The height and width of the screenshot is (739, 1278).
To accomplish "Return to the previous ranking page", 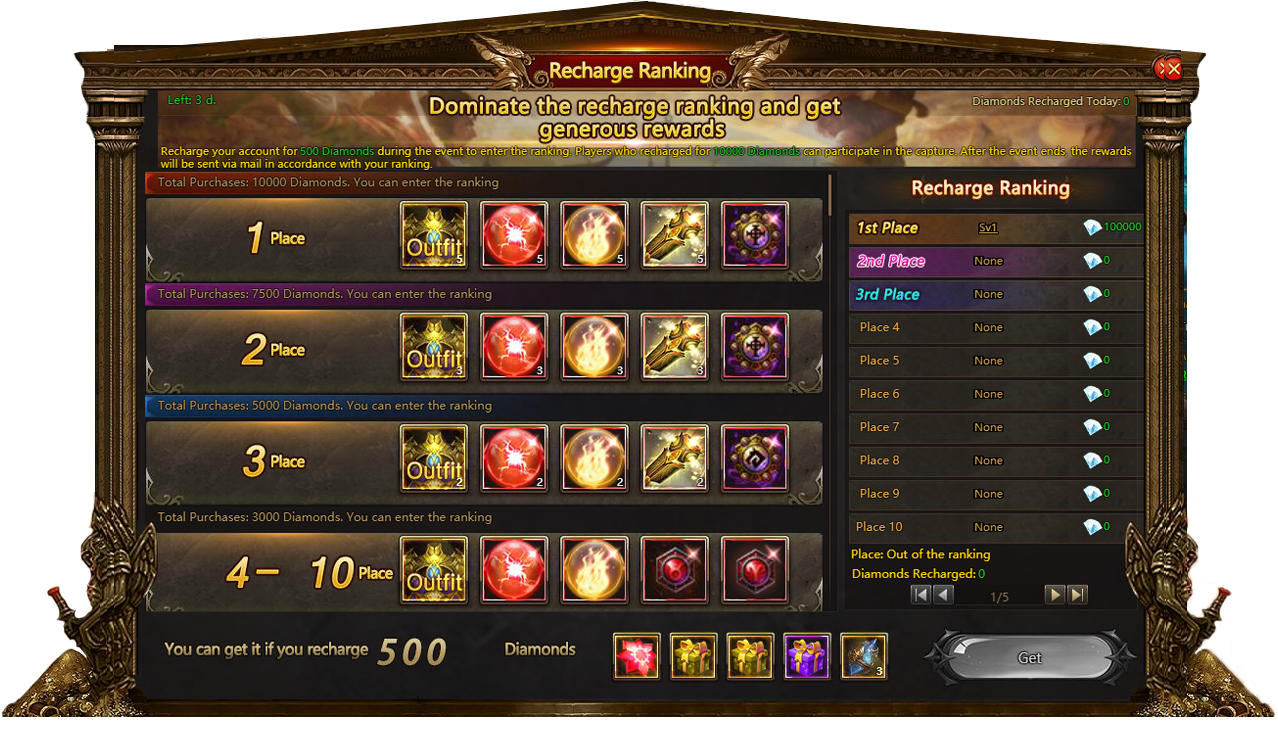I will point(943,595).
